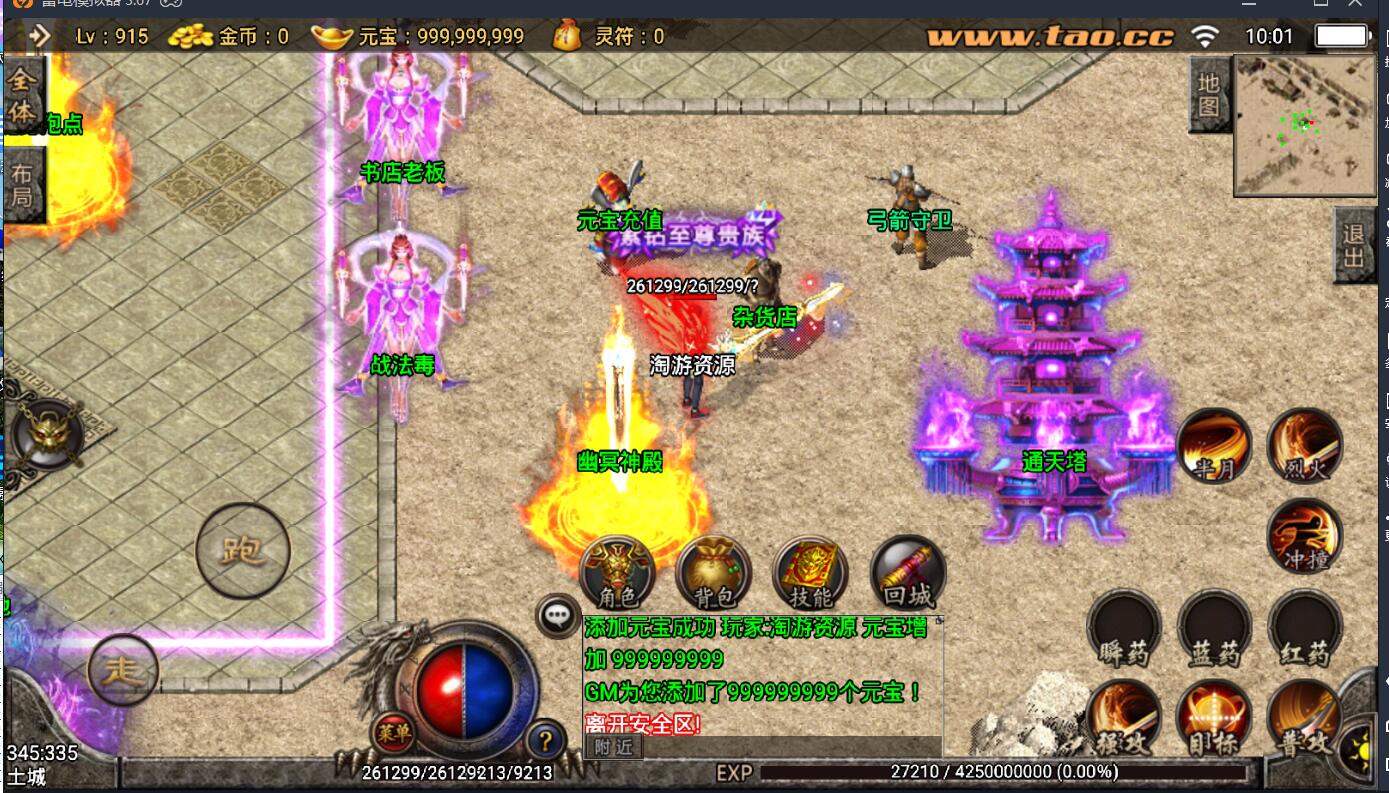The image size is (1389, 793).
Task: Open the 技能 skills book
Action: coord(810,573)
